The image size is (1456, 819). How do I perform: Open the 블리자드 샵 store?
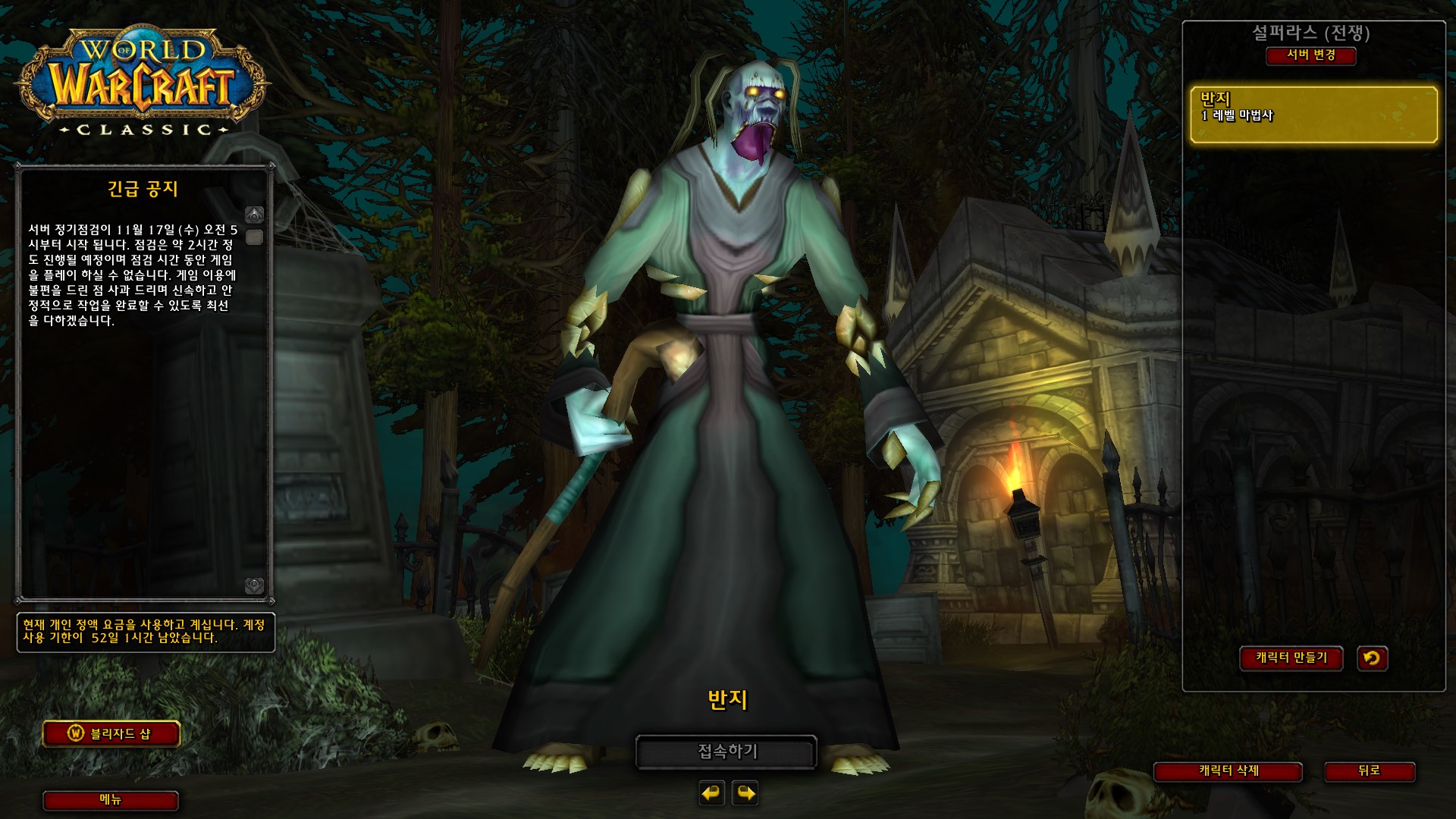[x=111, y=733]
